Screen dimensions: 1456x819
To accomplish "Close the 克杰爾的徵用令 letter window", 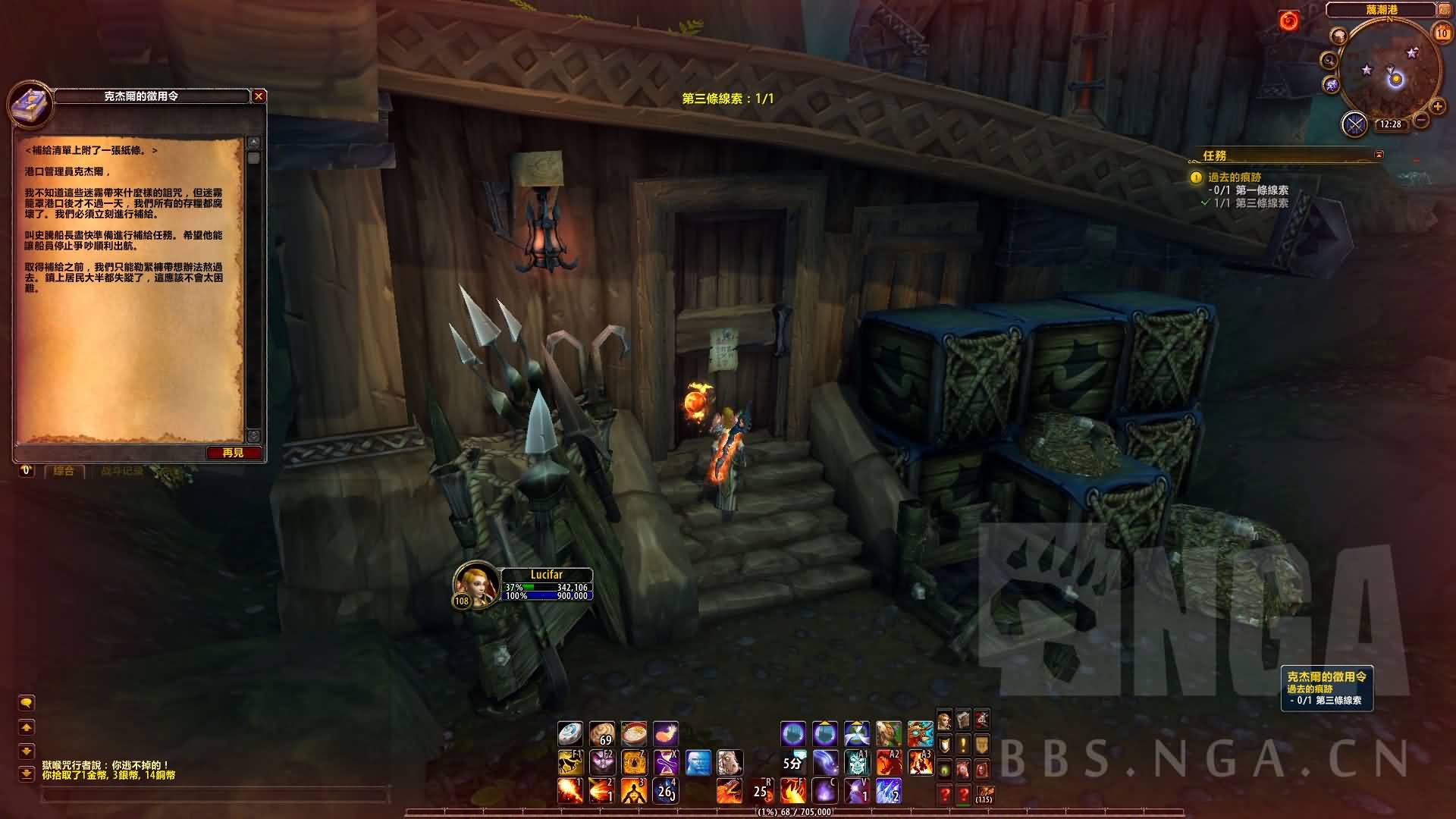I will [x=259, y=96].
